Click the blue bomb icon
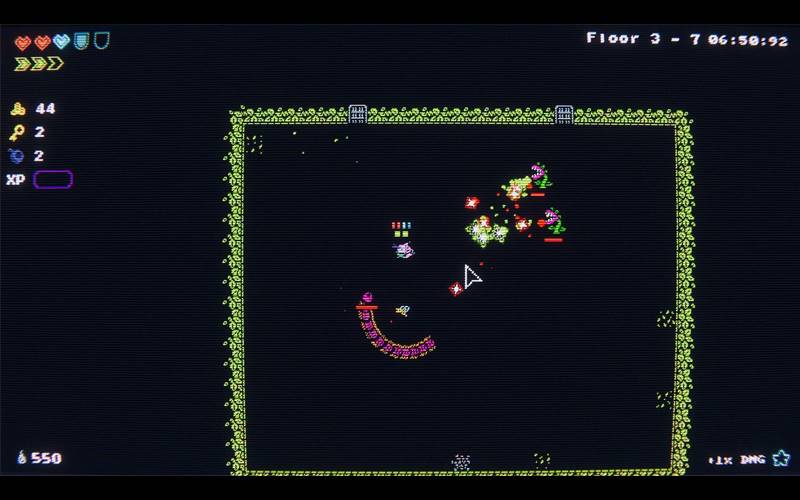This screenshot has width=800, height=500. pyautogui.click(x=18, y=156)
